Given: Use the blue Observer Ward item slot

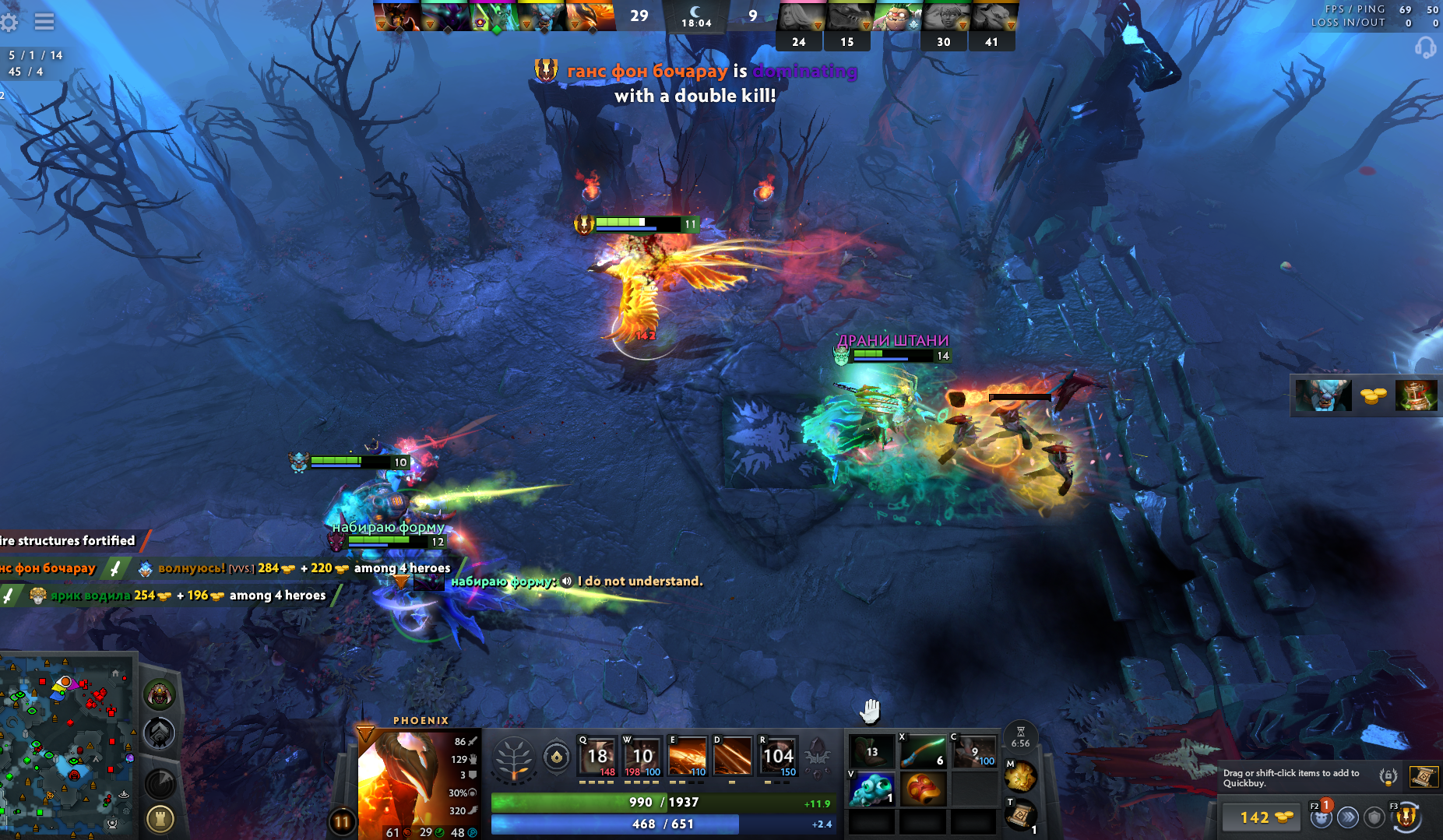Looking at the screenshot, I should (871, 789).
